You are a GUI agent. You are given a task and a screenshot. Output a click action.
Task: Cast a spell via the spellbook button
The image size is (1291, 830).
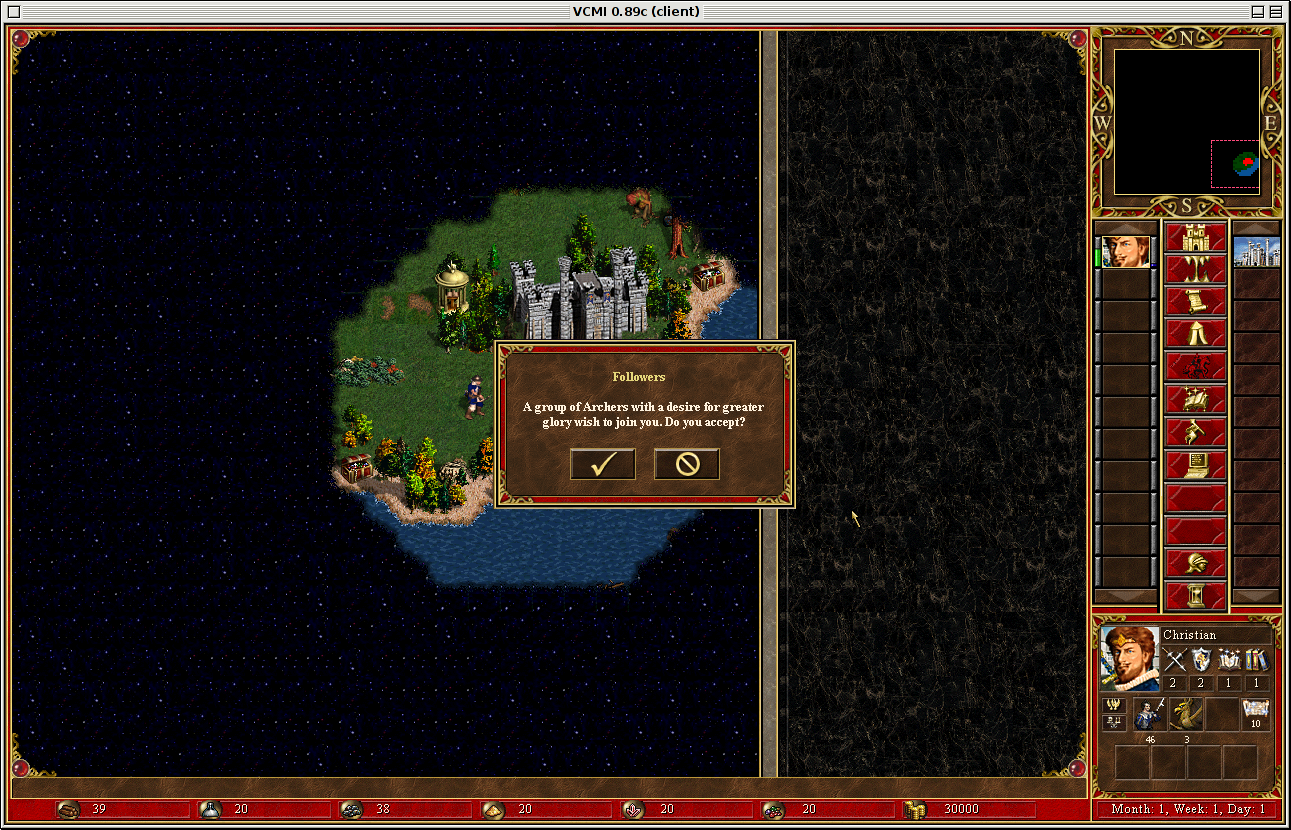click(x=1196, y=400)
